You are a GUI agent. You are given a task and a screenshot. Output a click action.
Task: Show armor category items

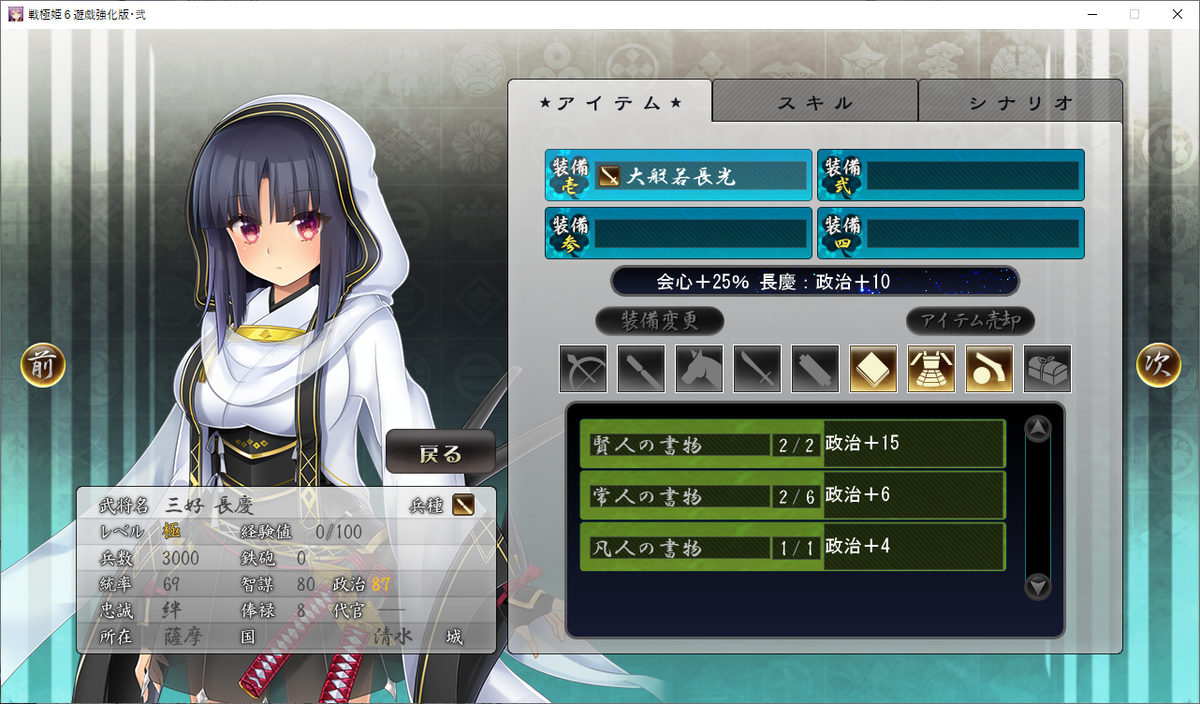click(931, 369)
